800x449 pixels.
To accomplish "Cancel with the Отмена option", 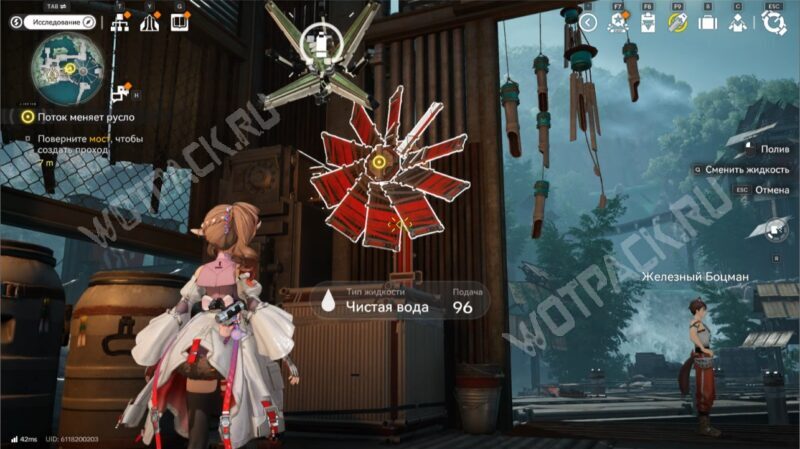I will coord(772,190).
